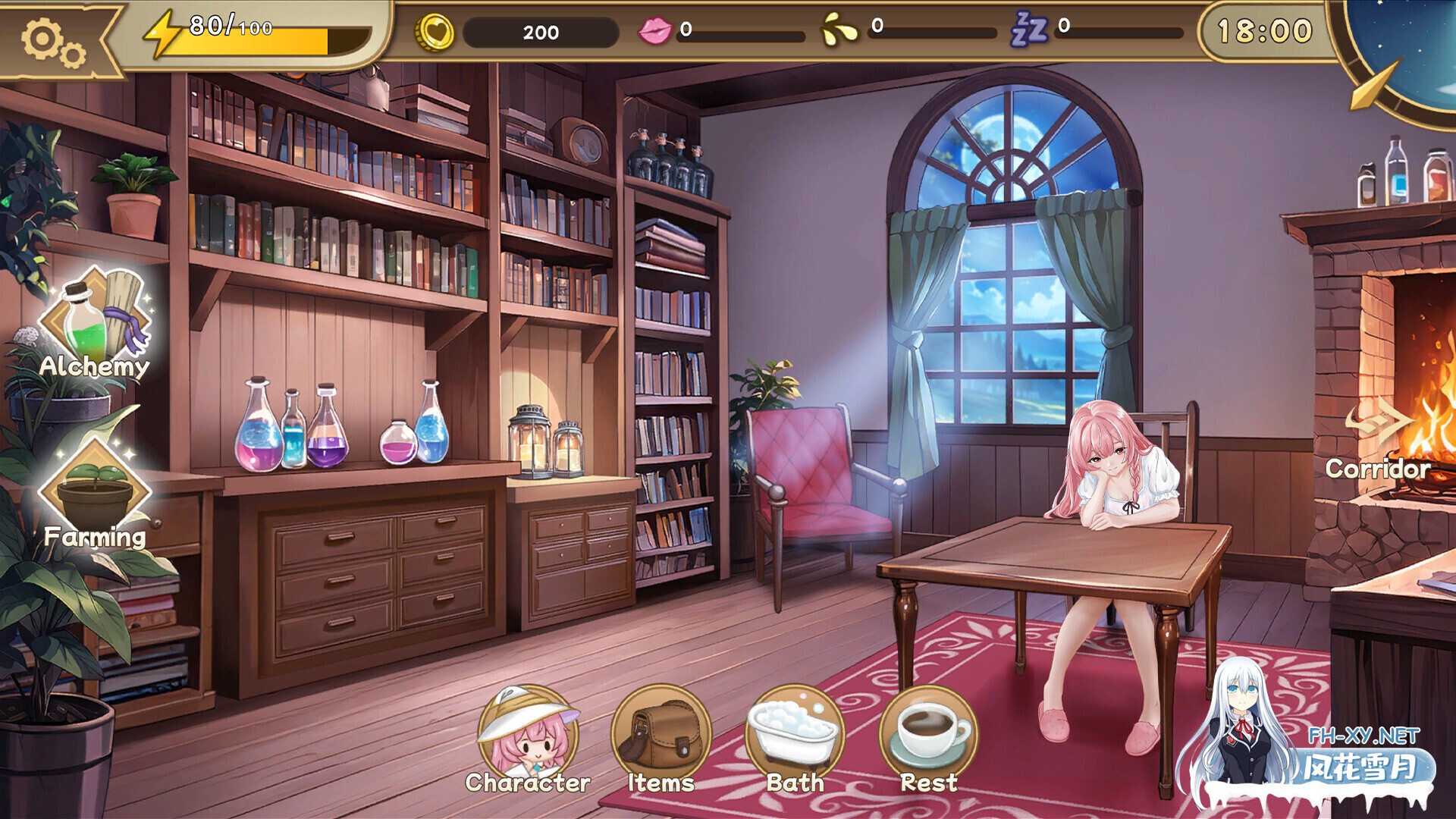Viewport: 1456px width, 819px height.
Task: Click the lightning energy bolt icon
Action: [x=162, y=30]
